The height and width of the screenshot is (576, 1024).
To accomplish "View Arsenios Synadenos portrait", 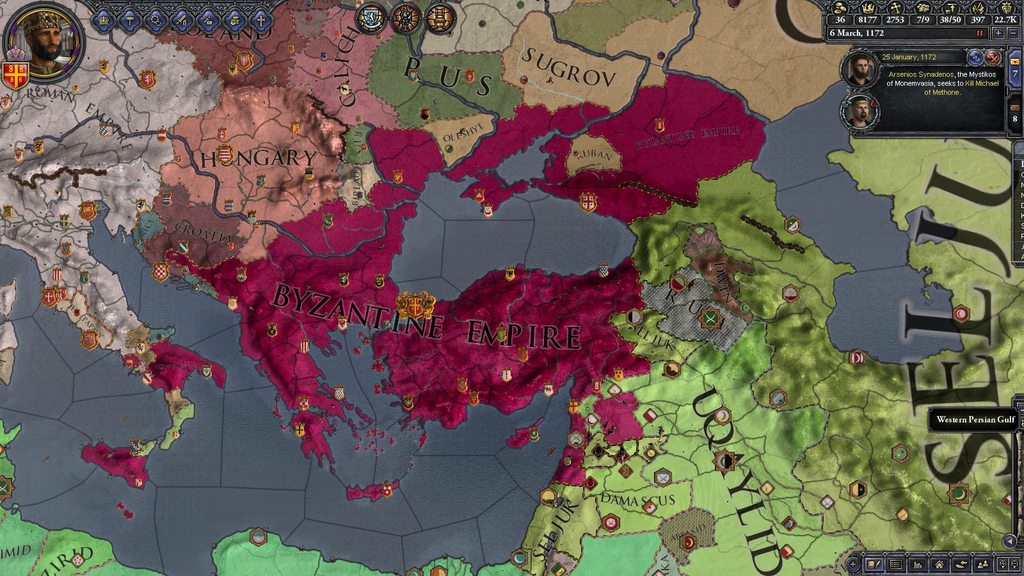I will tap(859, 70).
